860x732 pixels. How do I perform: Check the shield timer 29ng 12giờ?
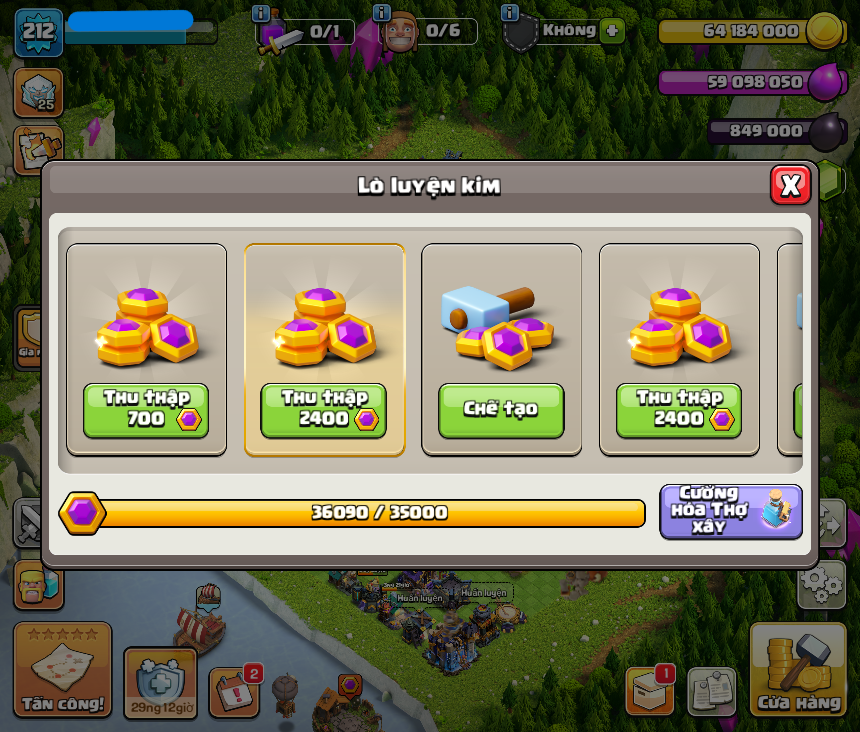tap(160, 684)
